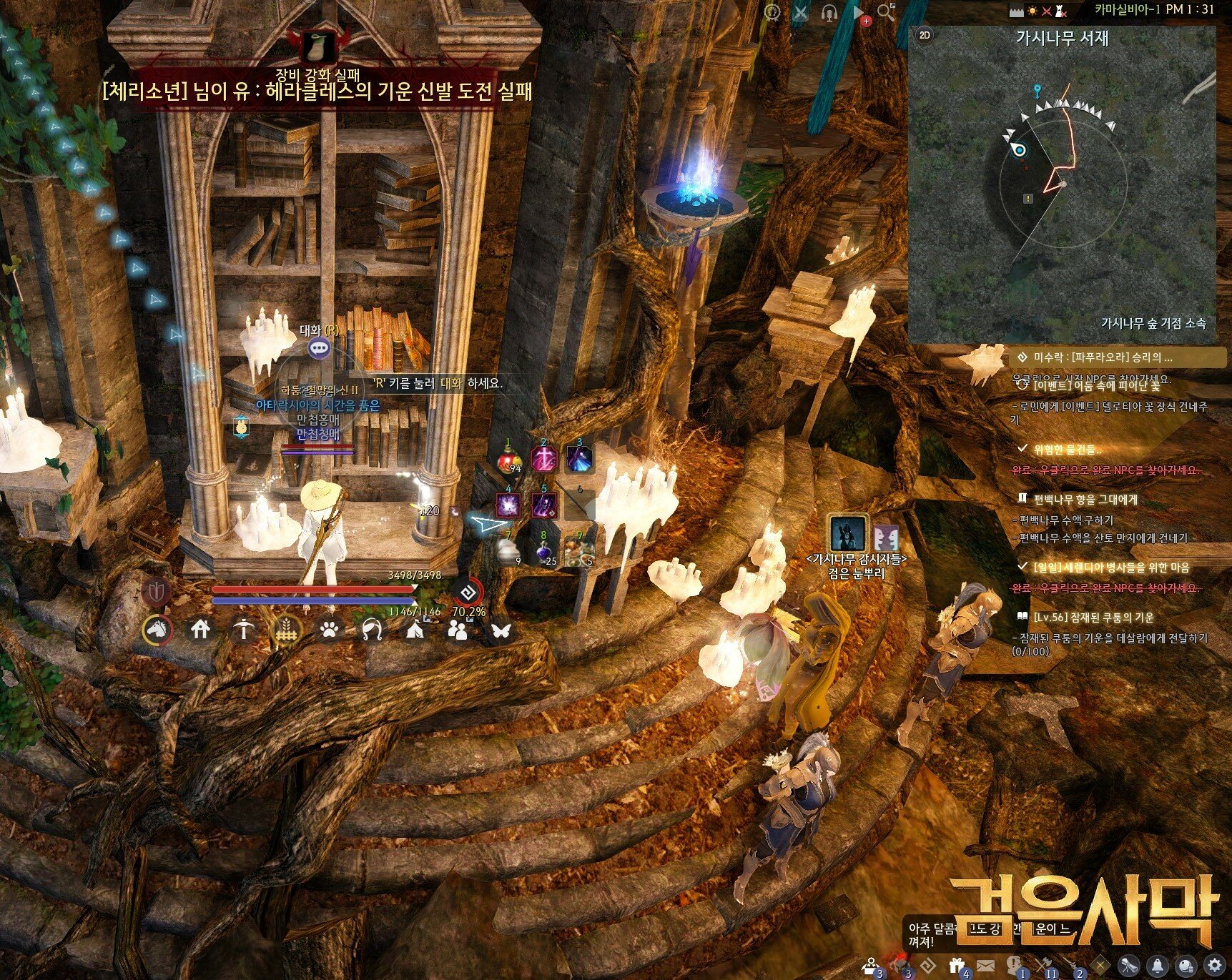Open the magnifier search icon

coord(886,12)
